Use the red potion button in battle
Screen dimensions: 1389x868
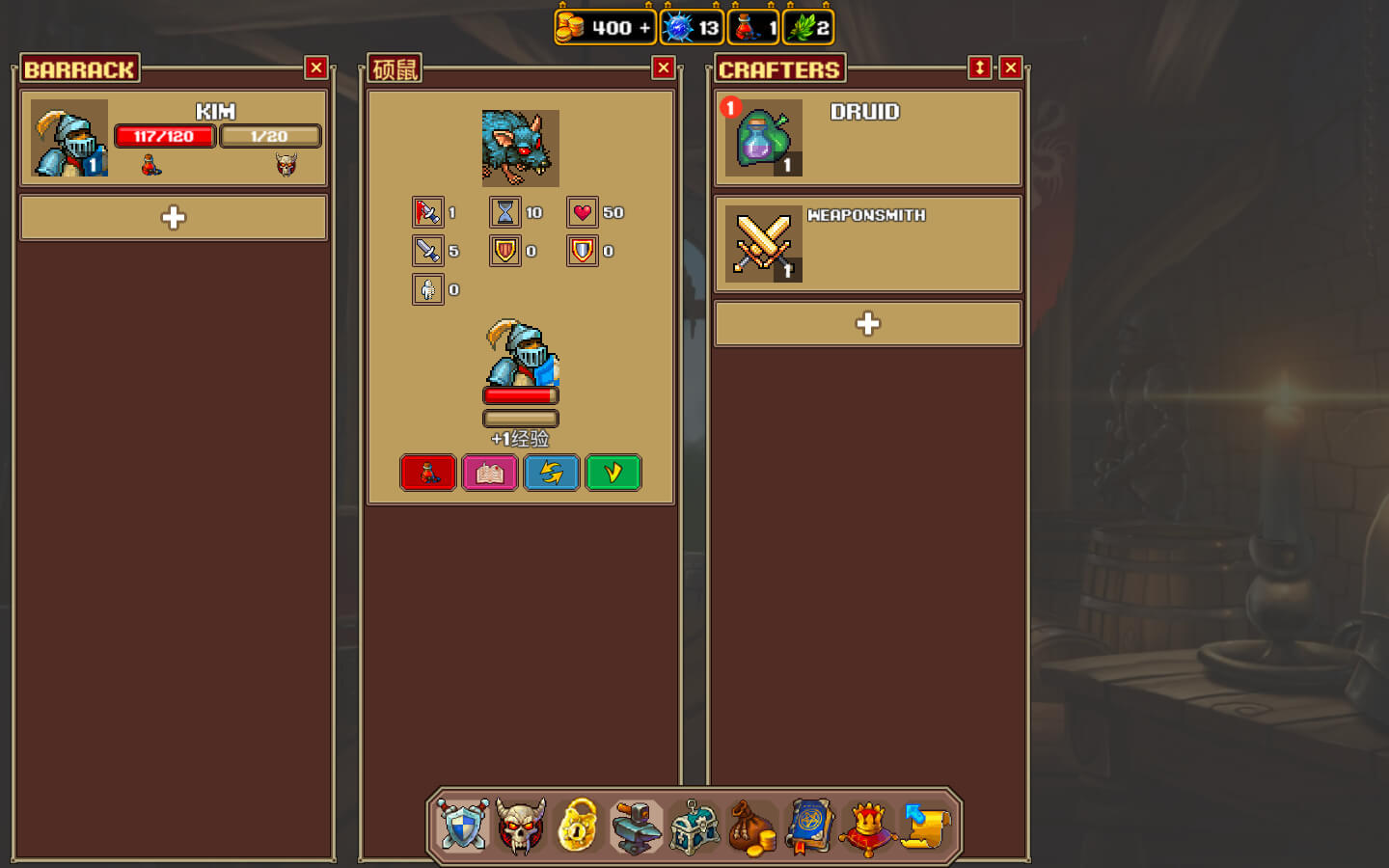coord(428,473)
